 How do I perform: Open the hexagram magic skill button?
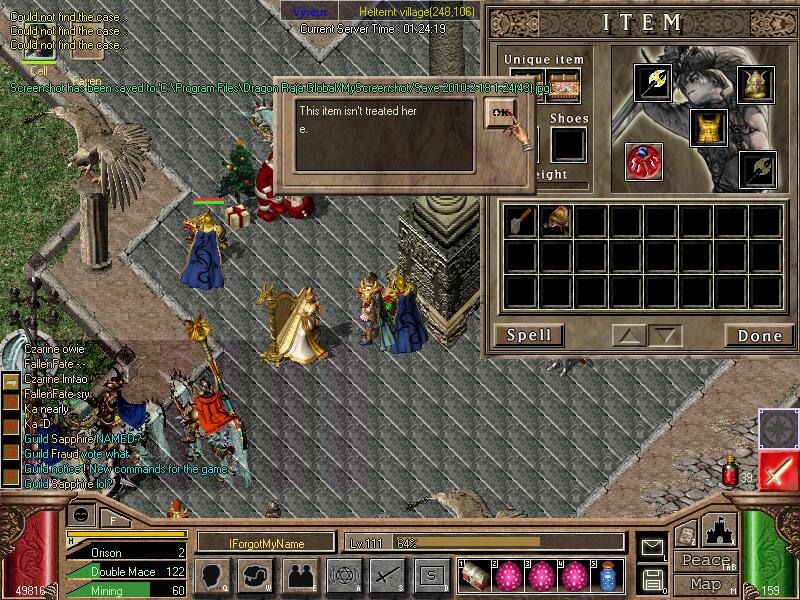pos(343,575)
